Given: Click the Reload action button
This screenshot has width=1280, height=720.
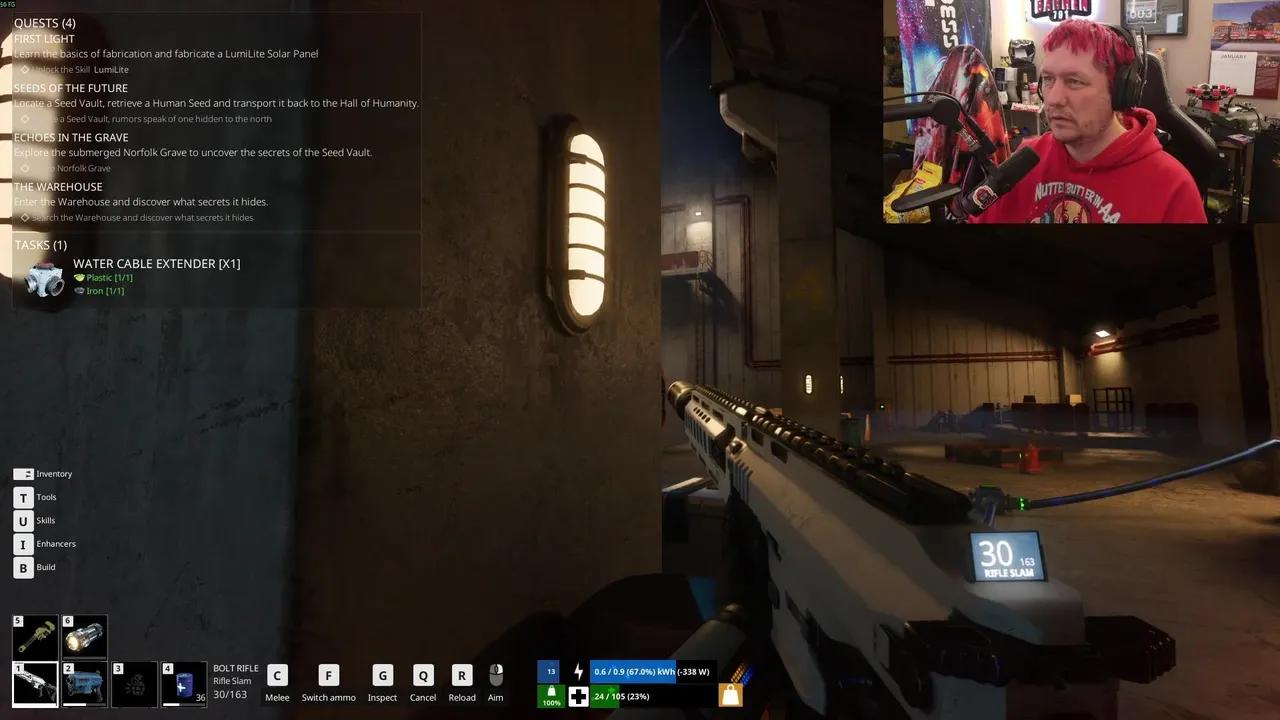Looking at the screenshot, I should point(461,675).
